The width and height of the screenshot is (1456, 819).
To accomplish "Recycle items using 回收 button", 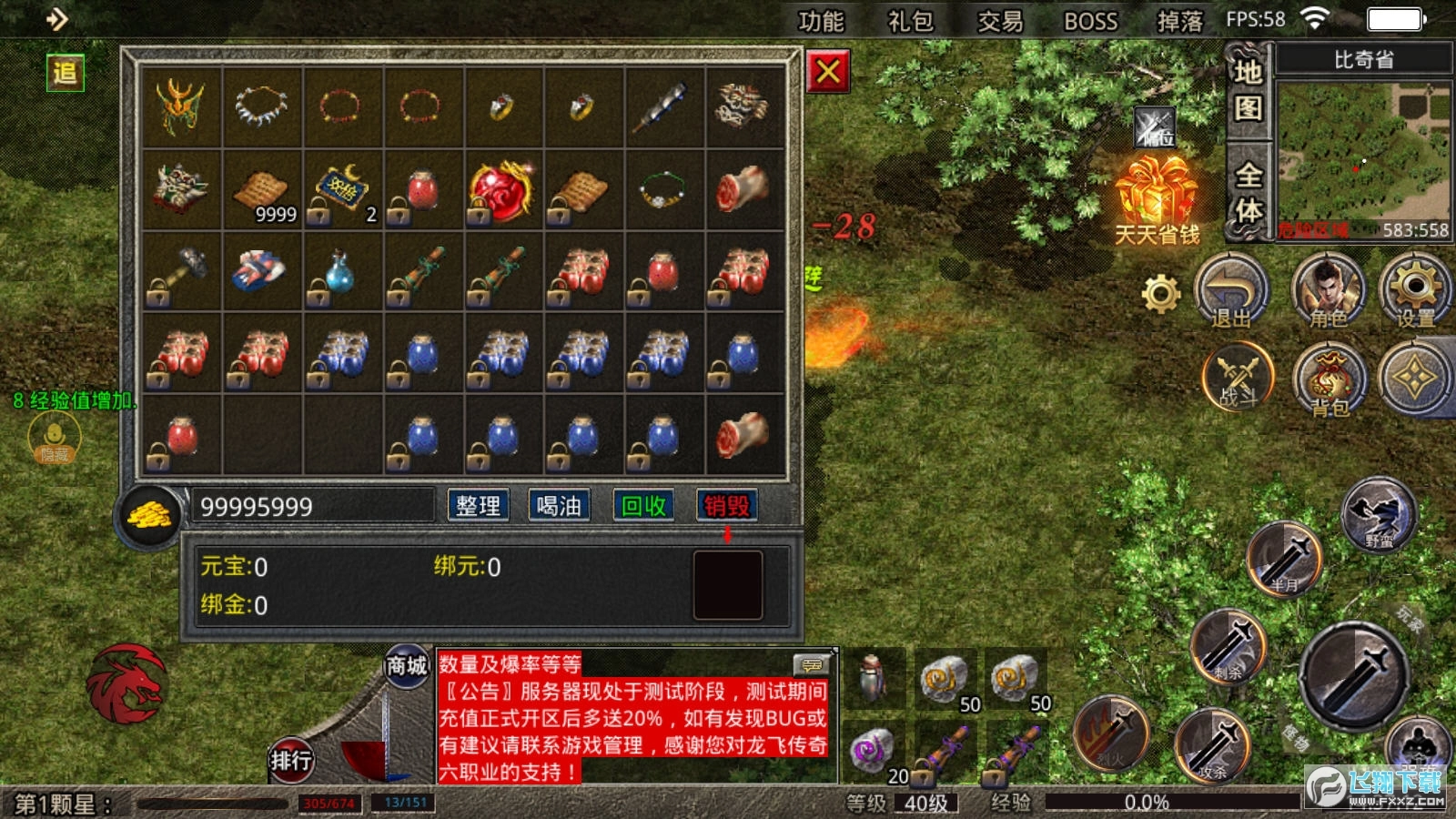I will [x=643, y=506].
